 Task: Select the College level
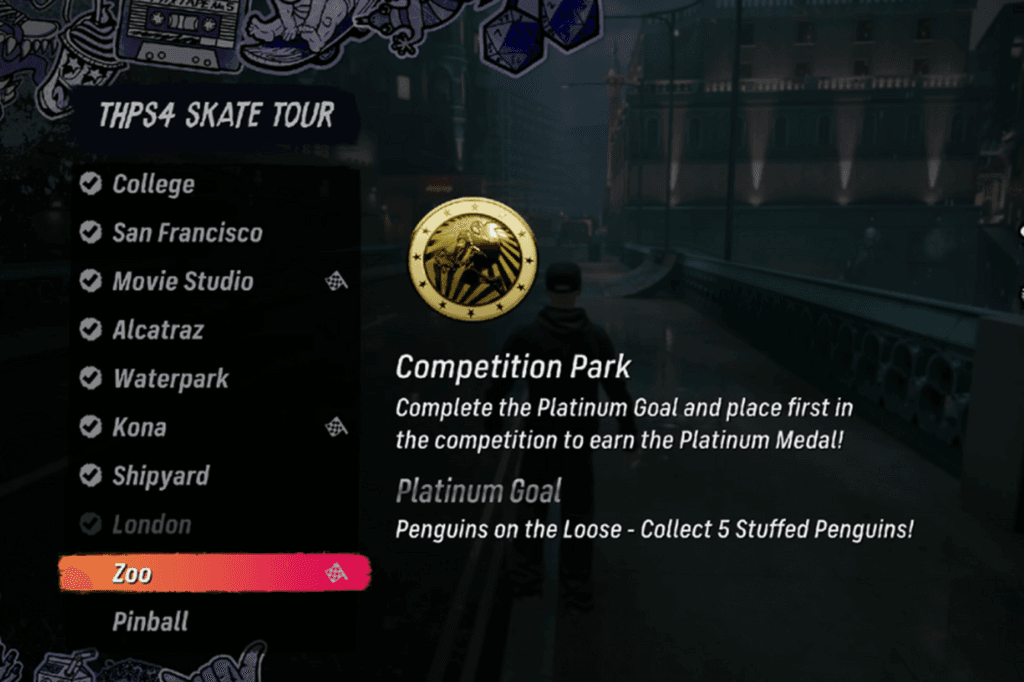pyautogui.click(x=153, y=184)
